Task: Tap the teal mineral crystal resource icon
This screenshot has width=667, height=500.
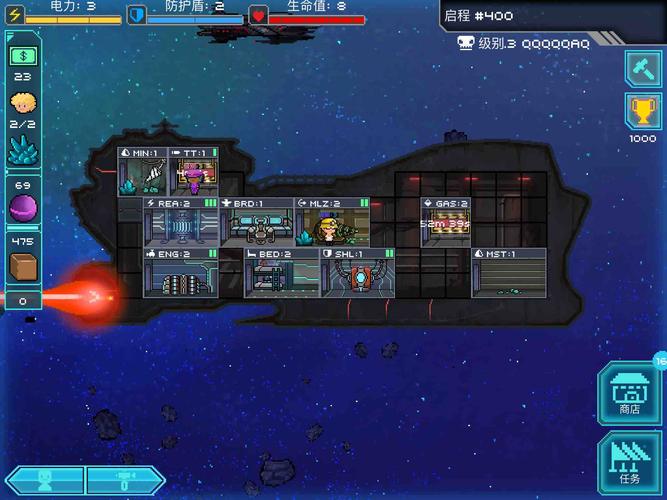Action: click(23, 149)
